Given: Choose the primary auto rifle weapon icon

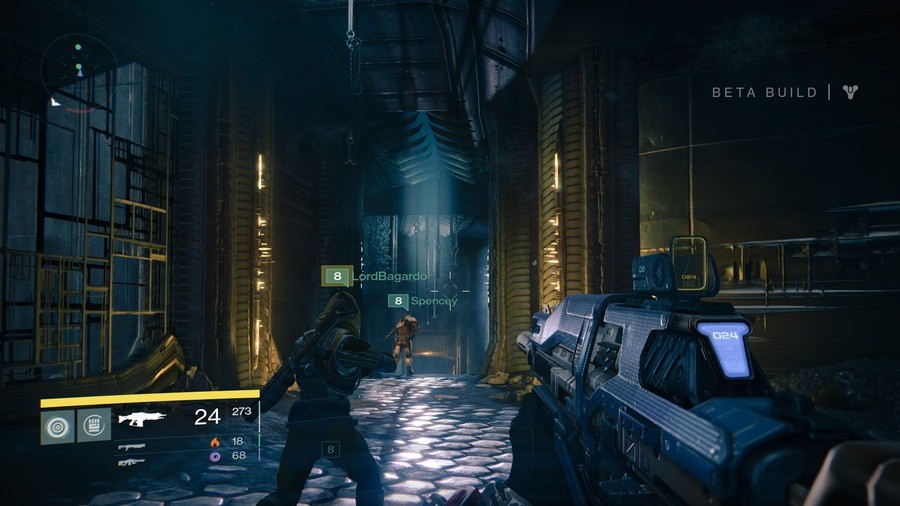Looking at the screenshot, I should click(x=141, y=418).
